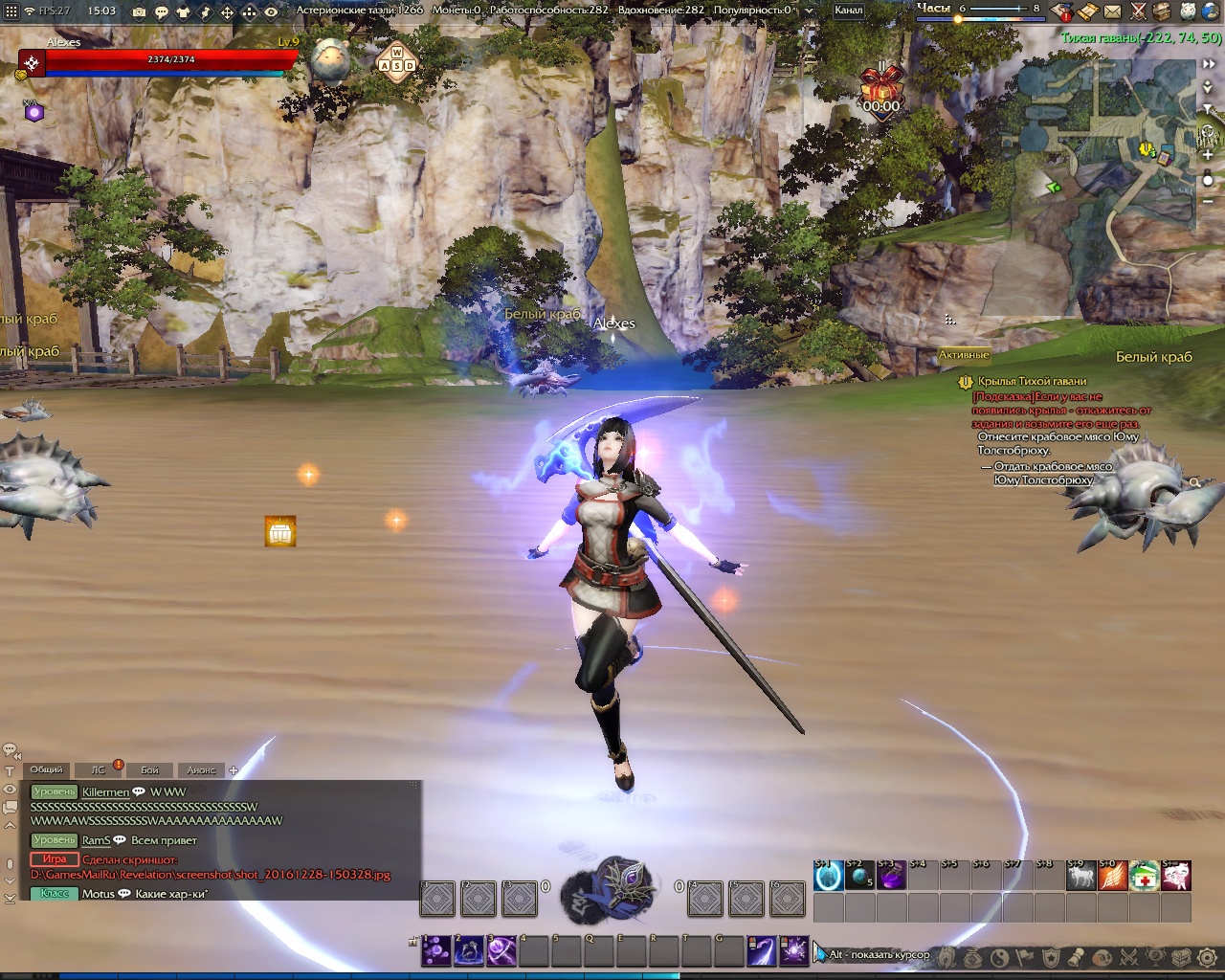1225x980 pixels.
Task: Switch to the Общий chat tab
Action: [46, 769]
